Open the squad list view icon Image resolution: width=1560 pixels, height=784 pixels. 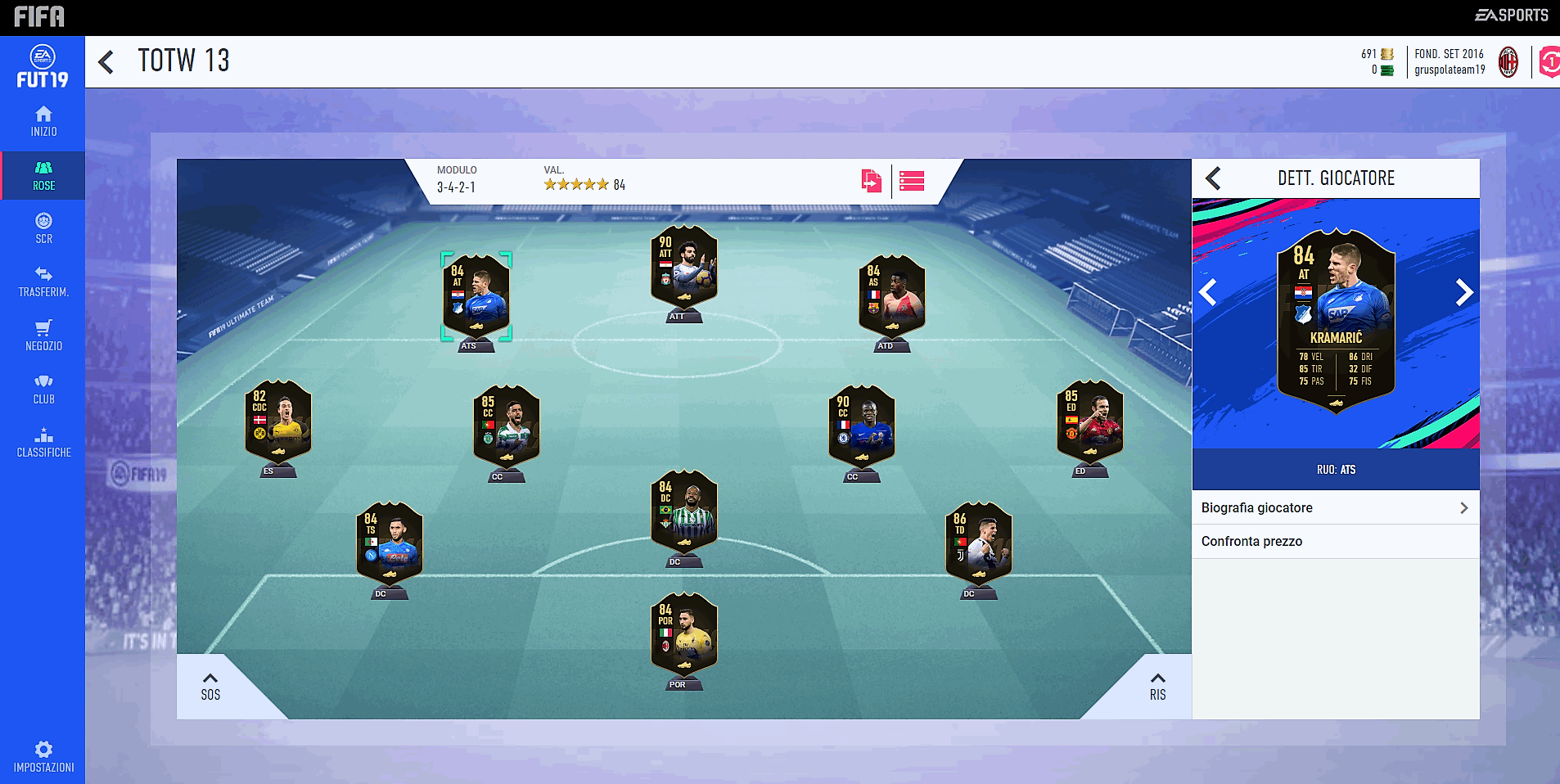pyautogui.click(x=912, y=181)
